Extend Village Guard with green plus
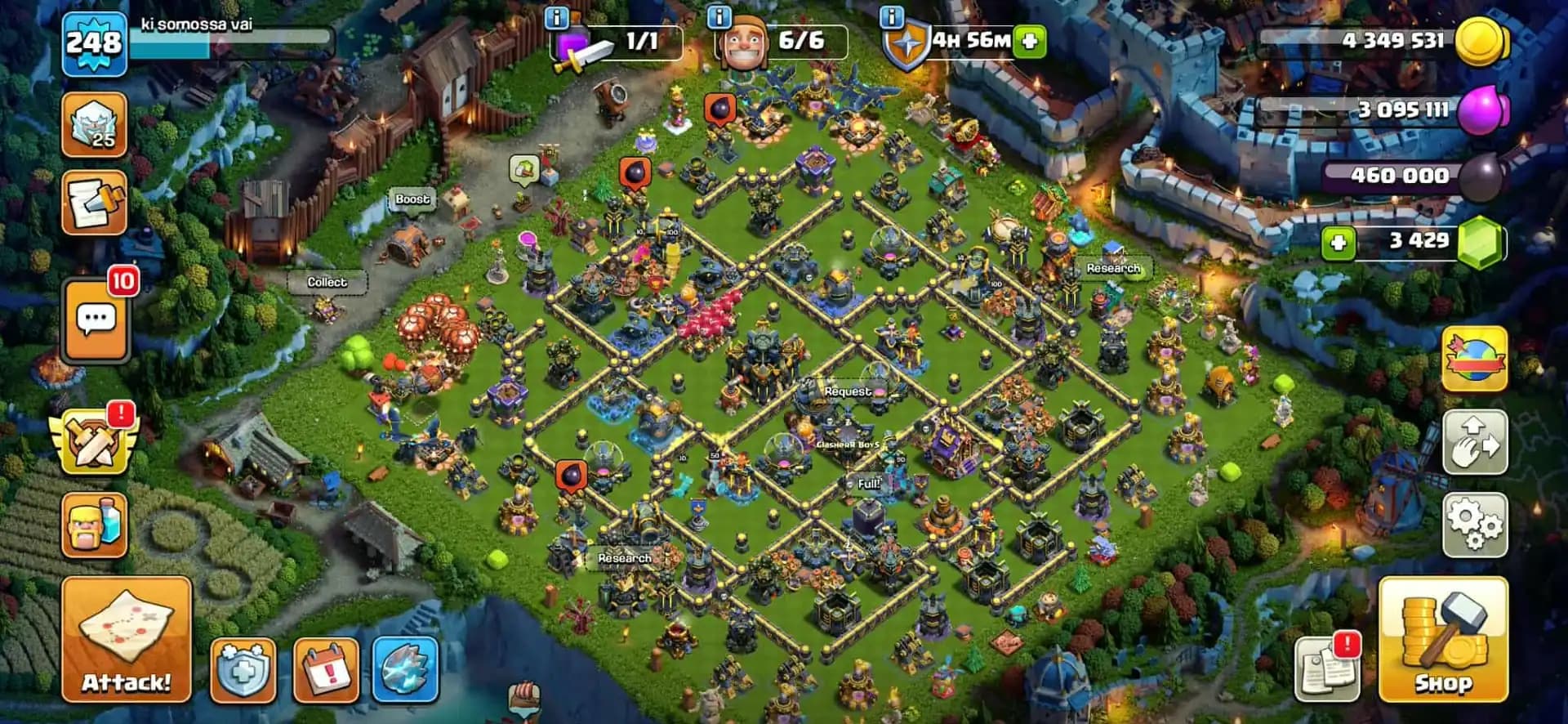The height and width of the screenshot is (724, 1568). tap(1027, 39)
